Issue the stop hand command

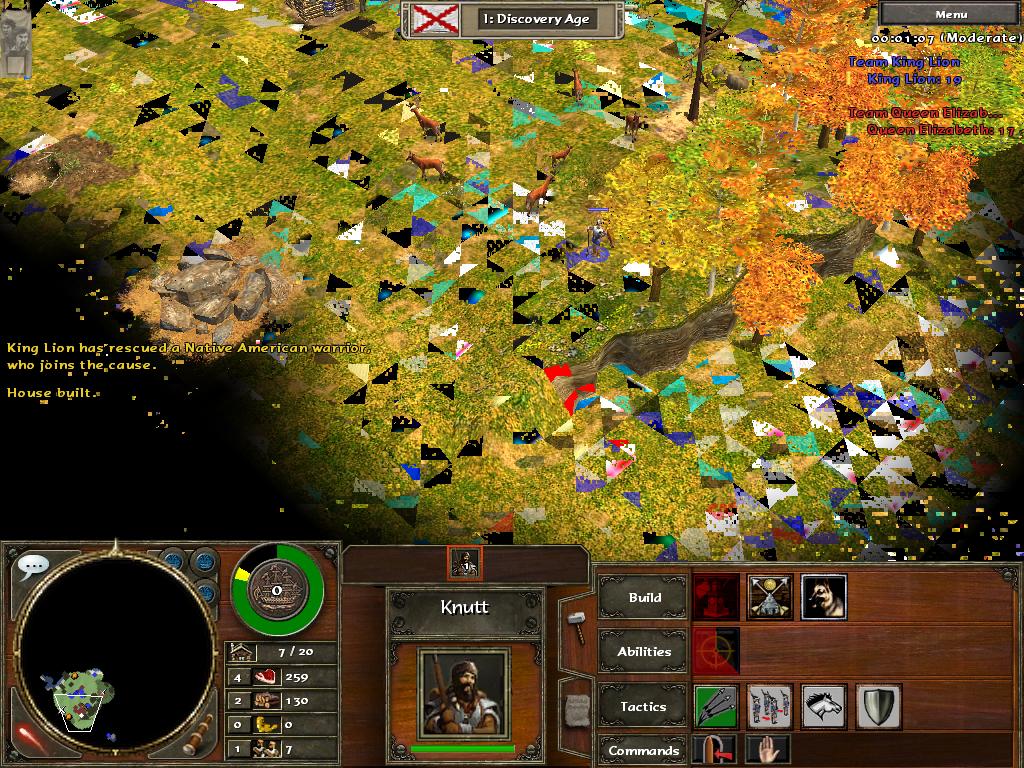coord(768,750)
